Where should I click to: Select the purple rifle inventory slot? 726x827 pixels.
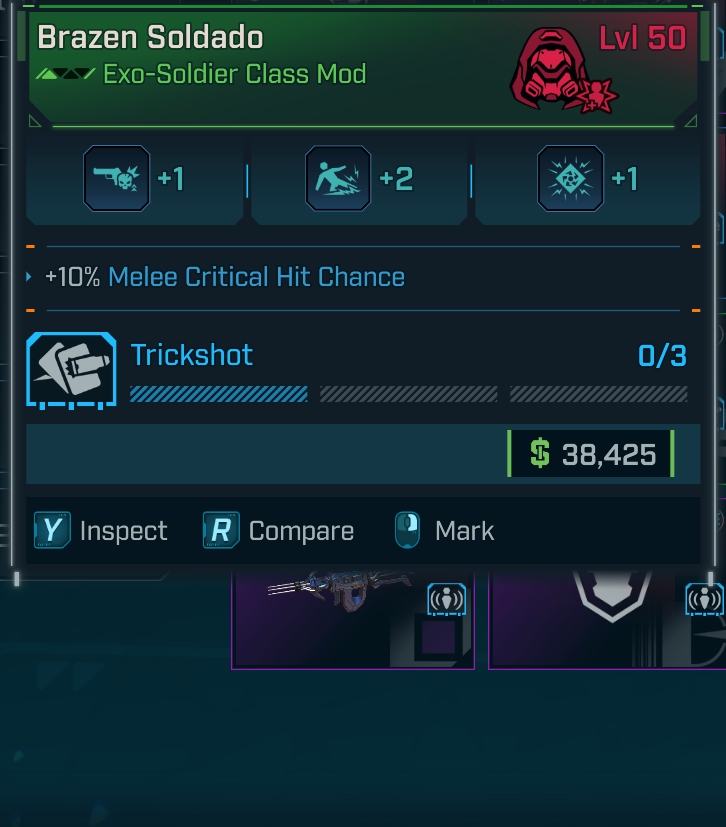pyautogui.click(x=352, y=618)
